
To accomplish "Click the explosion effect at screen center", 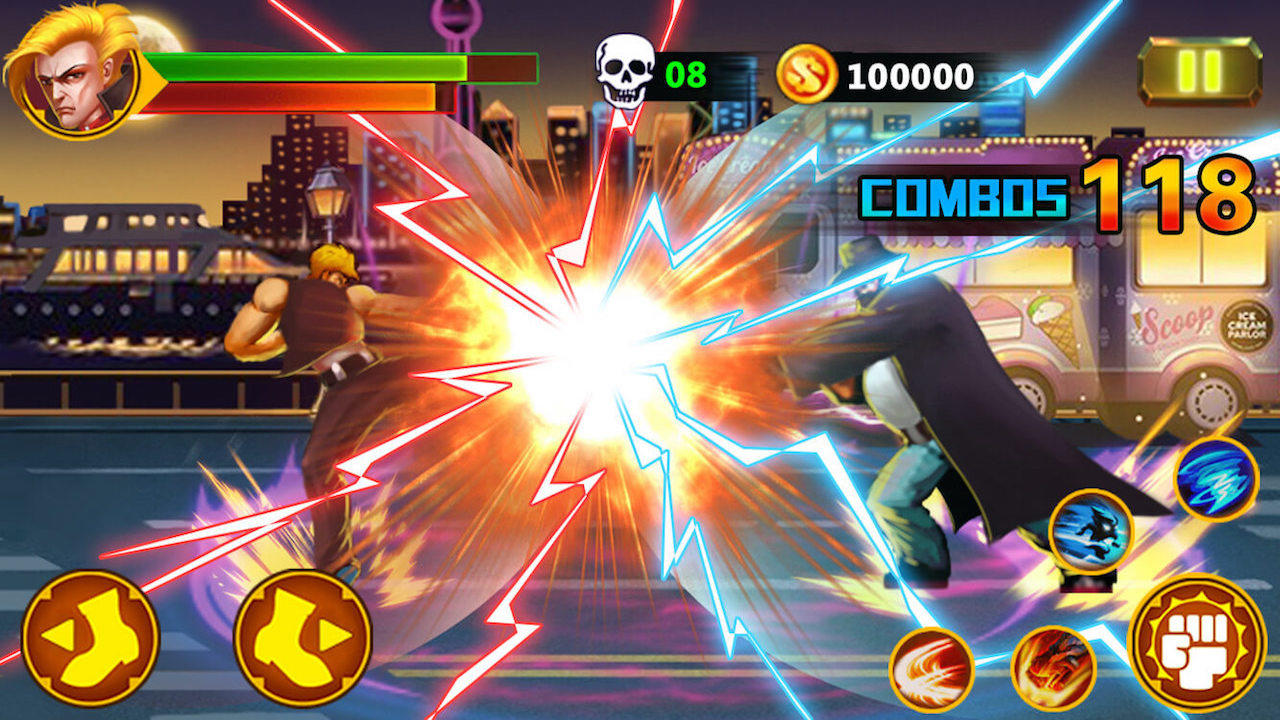I will click(580, 340).
